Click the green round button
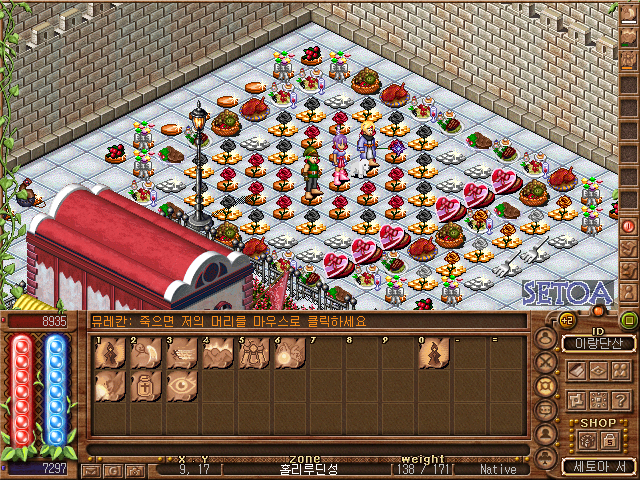This screenshot has width=640, height=480. (x=628, y=320)
